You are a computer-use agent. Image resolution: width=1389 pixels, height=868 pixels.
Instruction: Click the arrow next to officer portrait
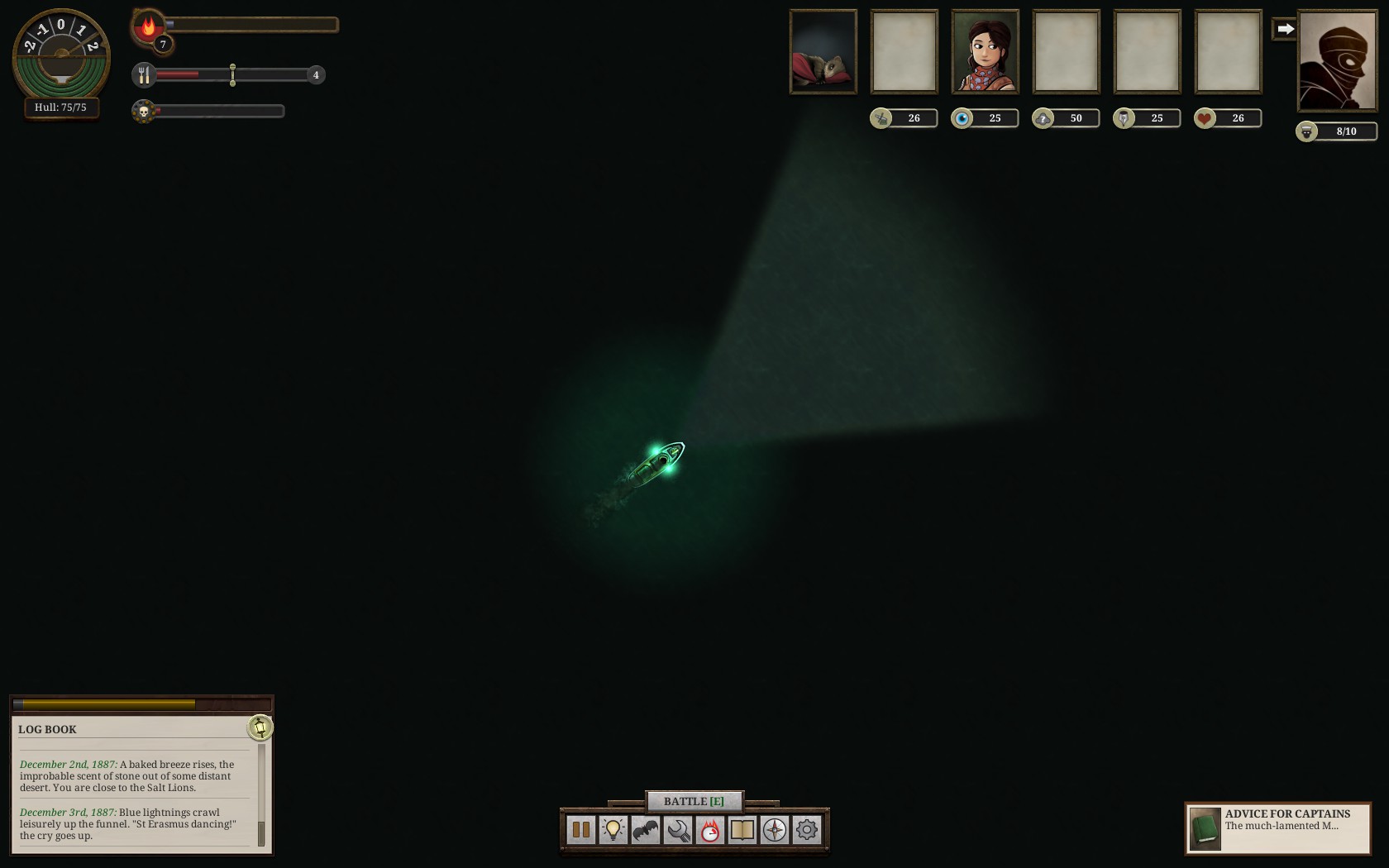click(x=1284, y=27)
